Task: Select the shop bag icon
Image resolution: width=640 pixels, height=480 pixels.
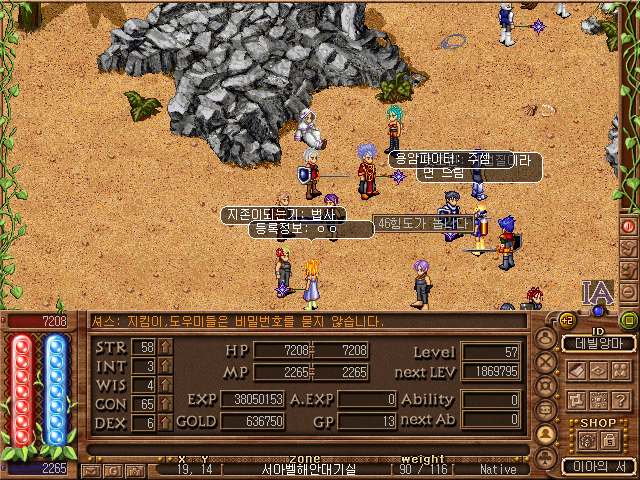Action: 589,440
